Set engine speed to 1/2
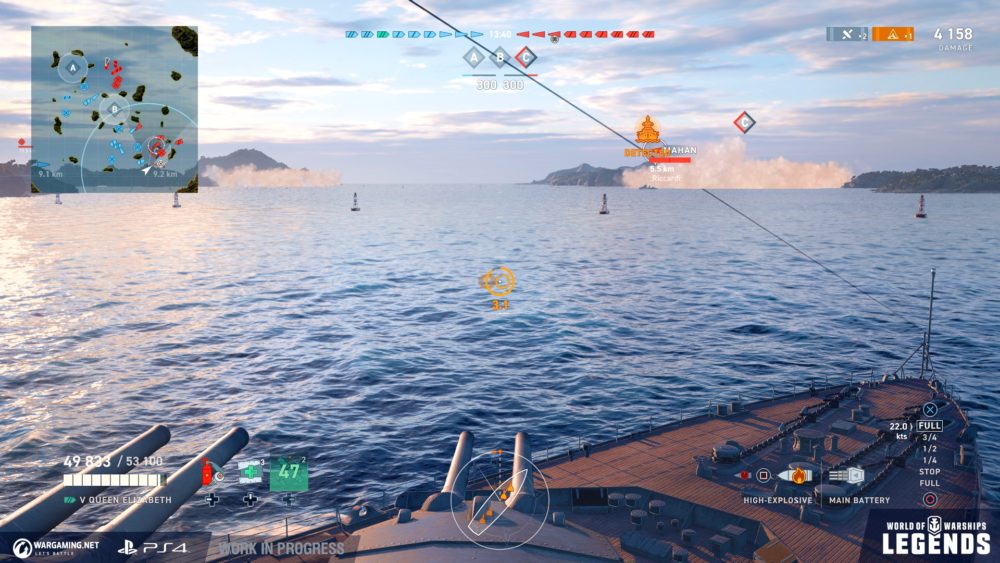 pyautogui.click(x=929, y=448)
